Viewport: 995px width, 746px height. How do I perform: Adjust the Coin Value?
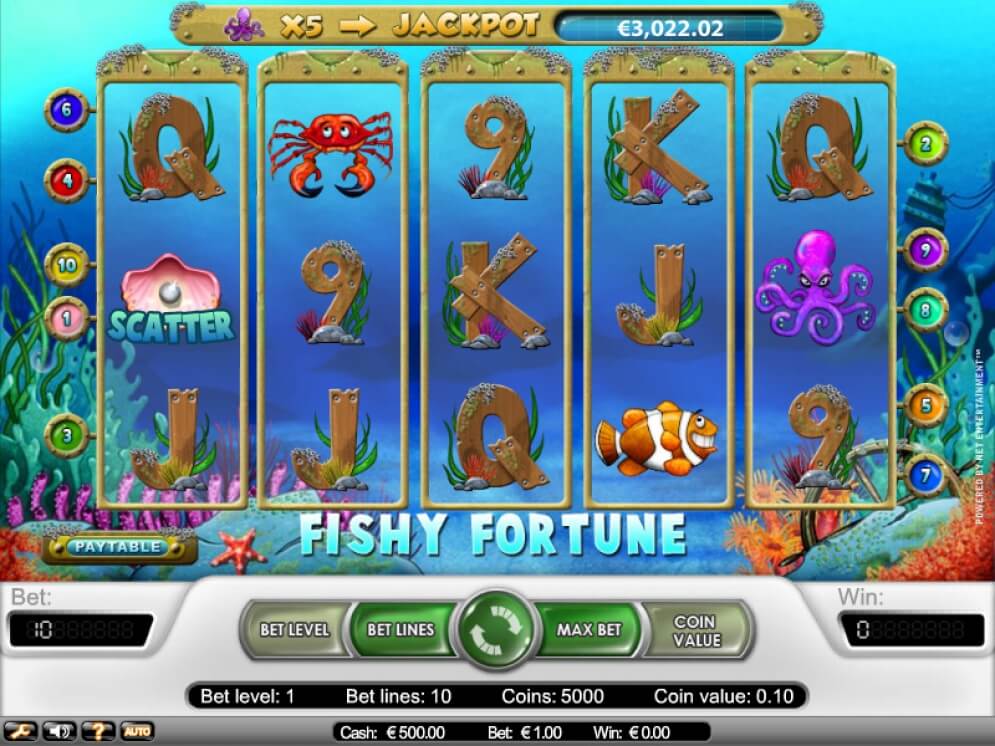click(x=695, y=630)
